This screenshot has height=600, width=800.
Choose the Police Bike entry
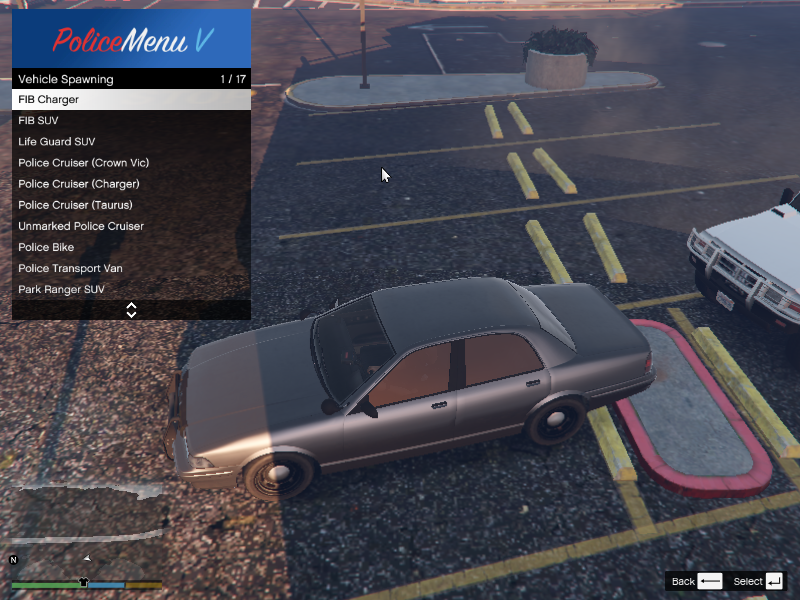coord(130,247)
